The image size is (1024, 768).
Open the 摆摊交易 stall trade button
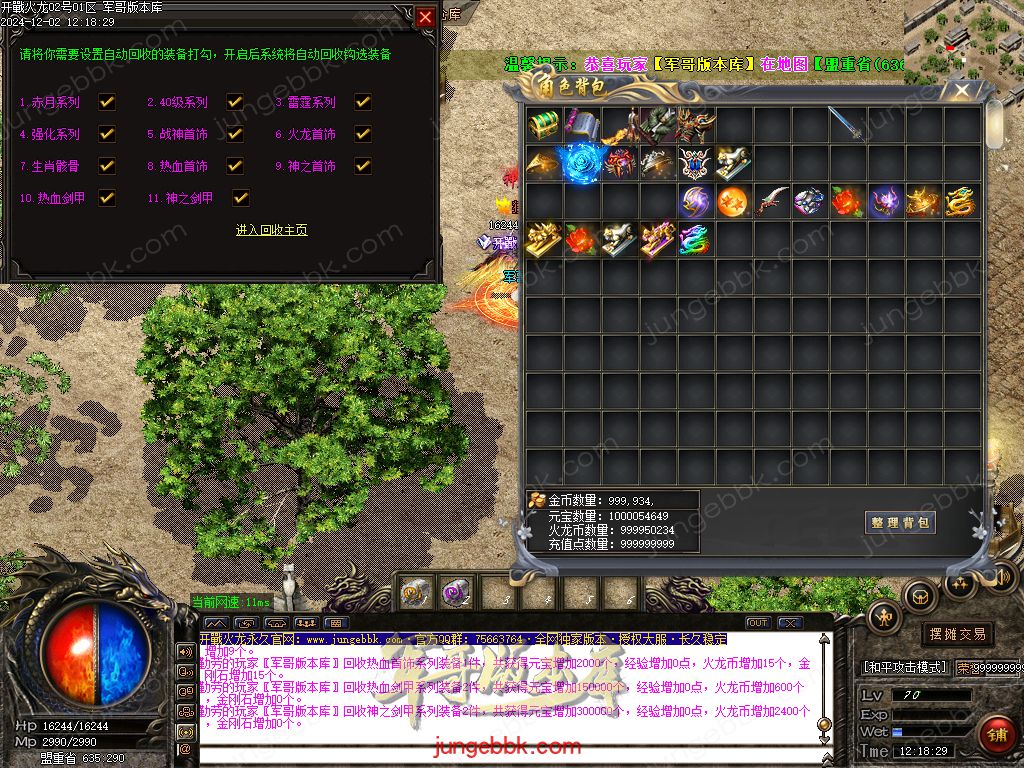point(957,634)
